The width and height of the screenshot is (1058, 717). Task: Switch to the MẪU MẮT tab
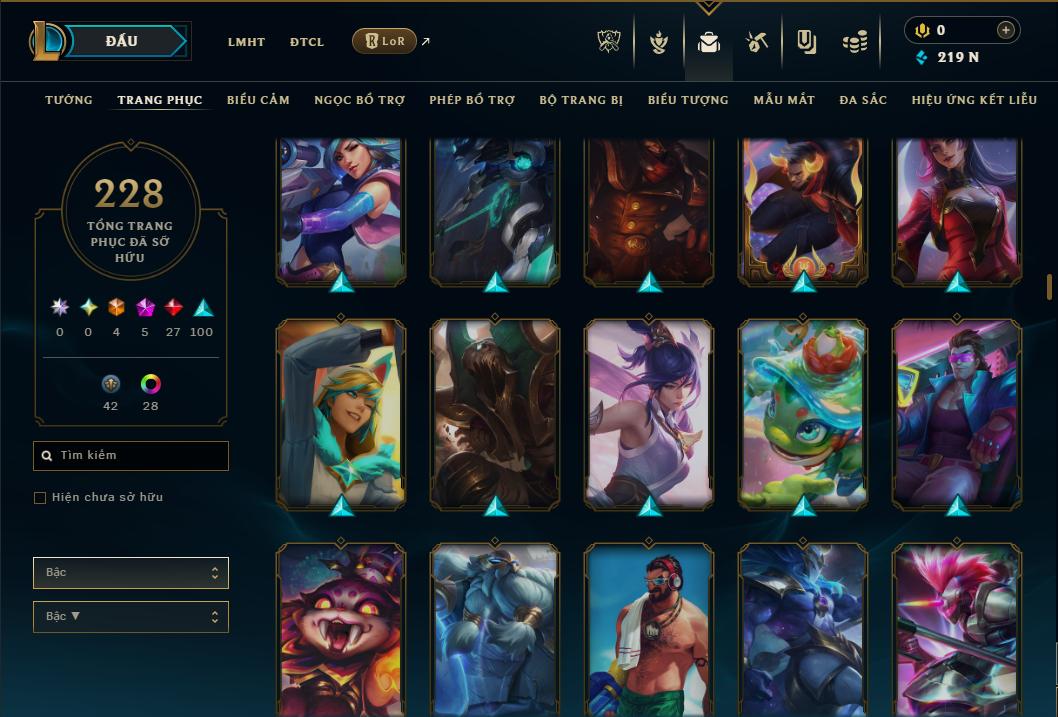784,100
